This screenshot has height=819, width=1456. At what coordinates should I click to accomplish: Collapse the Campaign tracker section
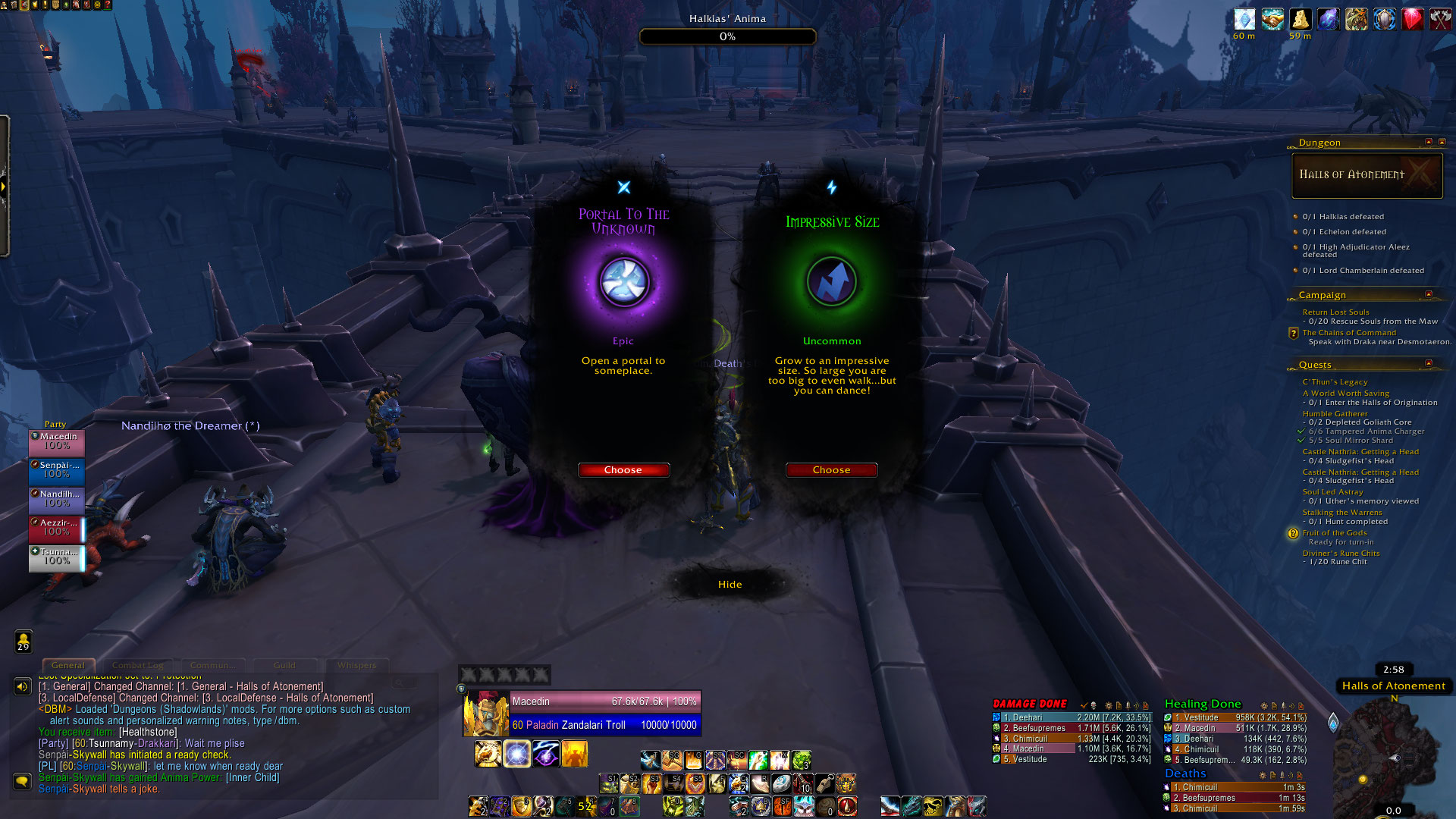point(1429,294)
